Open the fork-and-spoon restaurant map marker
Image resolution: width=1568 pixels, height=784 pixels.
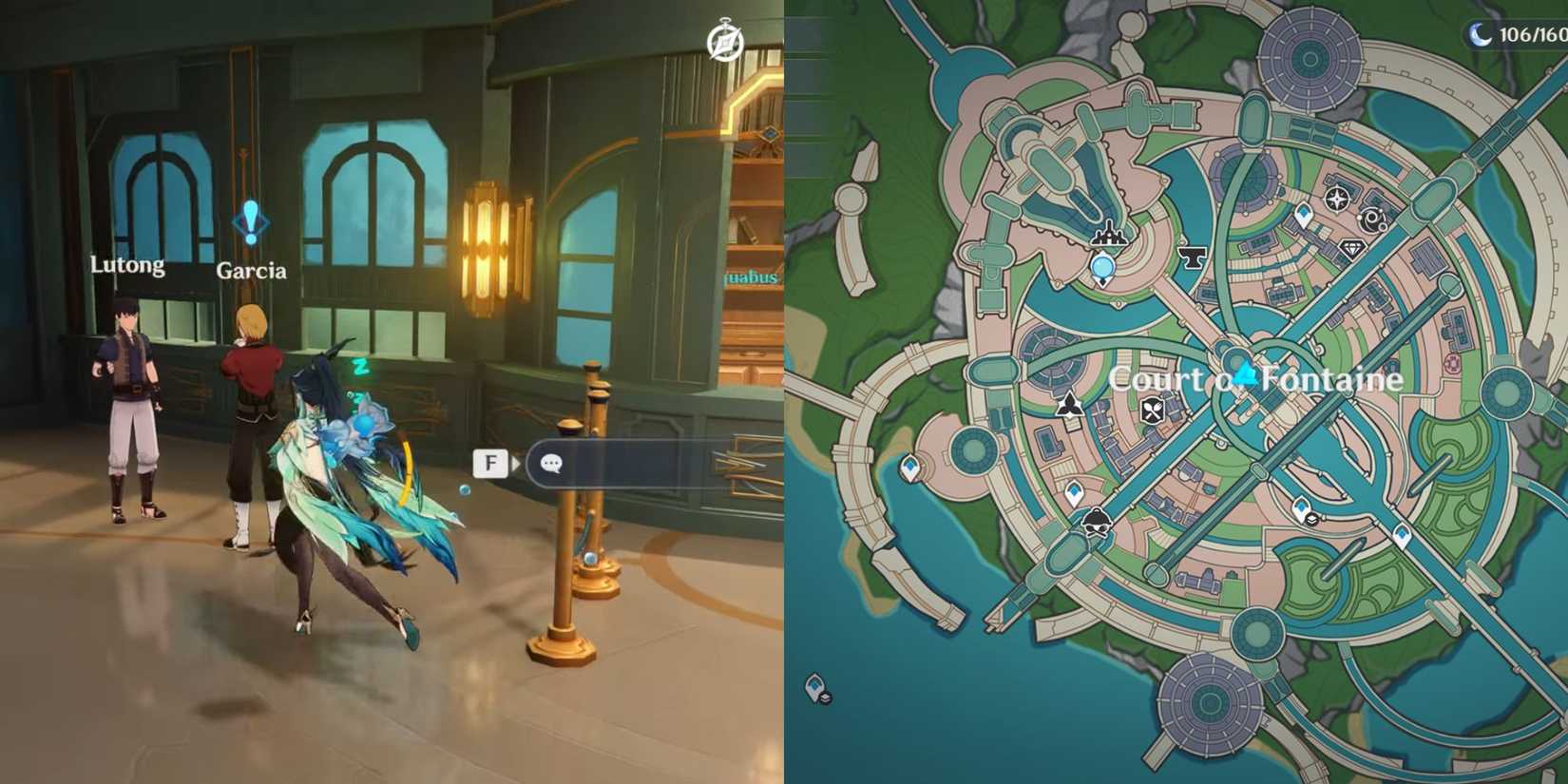(x=1152, y=411)
